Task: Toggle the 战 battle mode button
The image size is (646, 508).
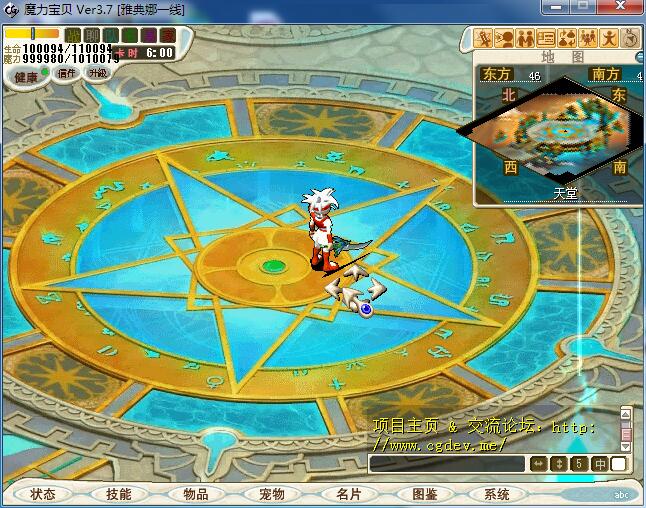Action: click(73, 35)
